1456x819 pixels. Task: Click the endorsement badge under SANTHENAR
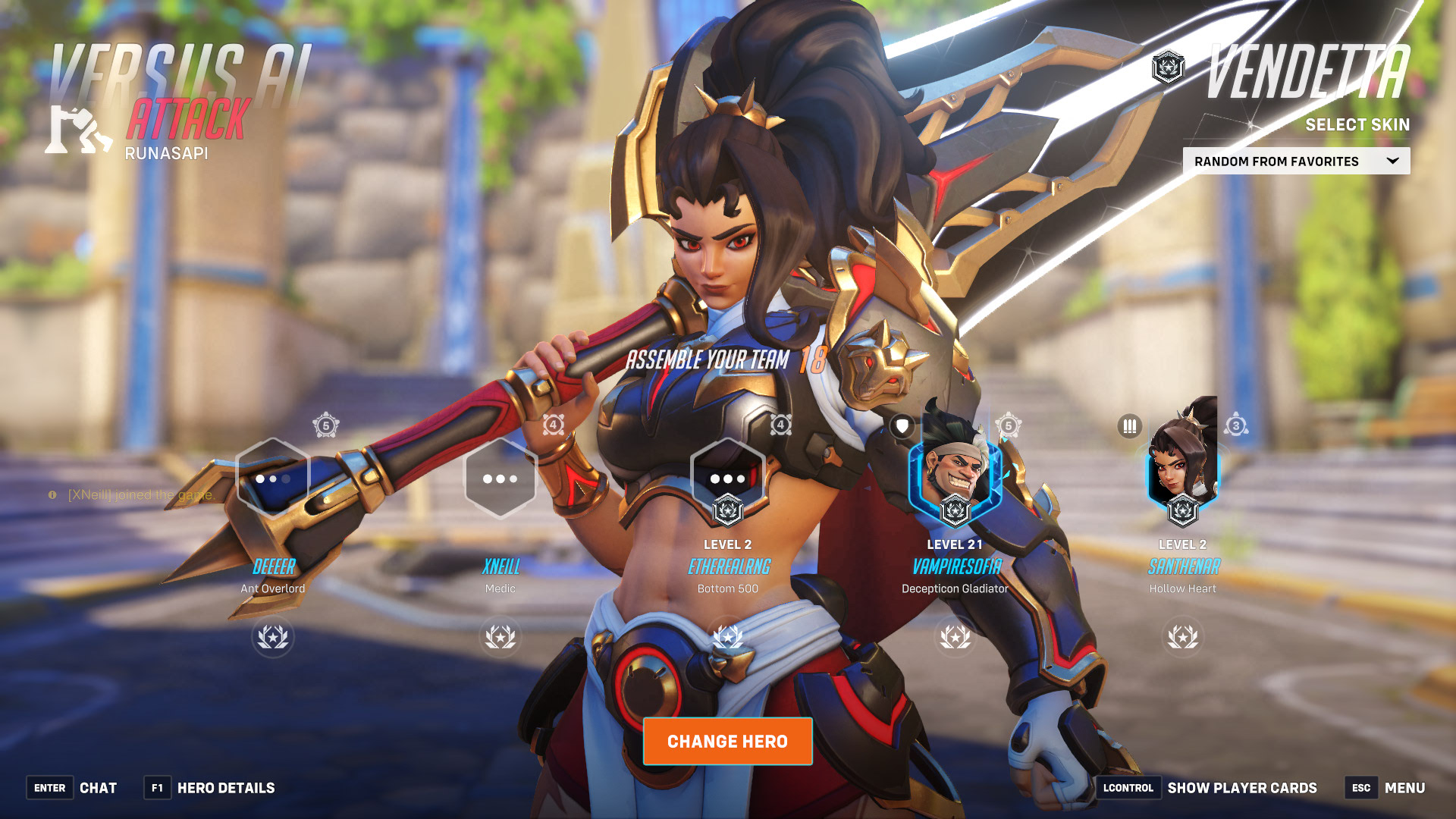pos(1182,637)
